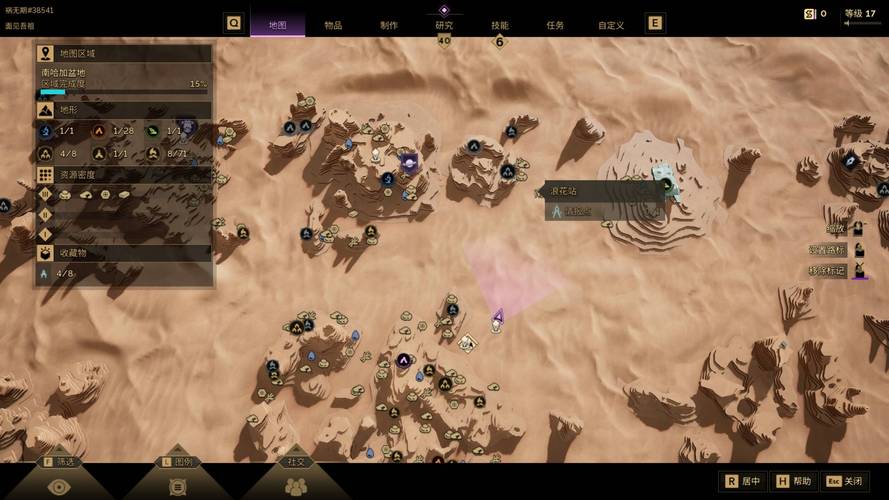Viewport: 889px width, 500px height.
Task: Open the 自定义 (Customize) tab
Action: 610,25
